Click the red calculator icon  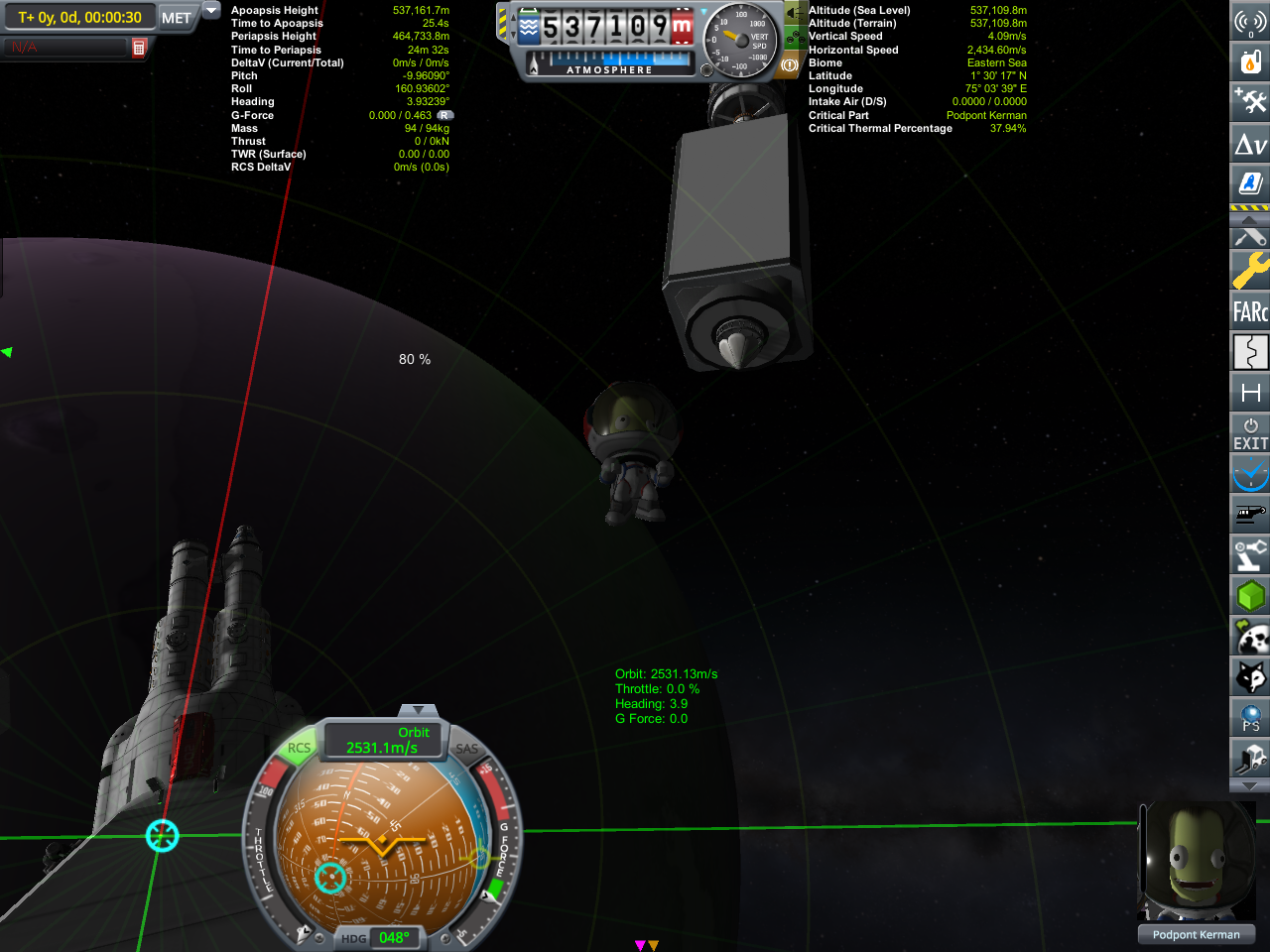(x=139, y=48)
